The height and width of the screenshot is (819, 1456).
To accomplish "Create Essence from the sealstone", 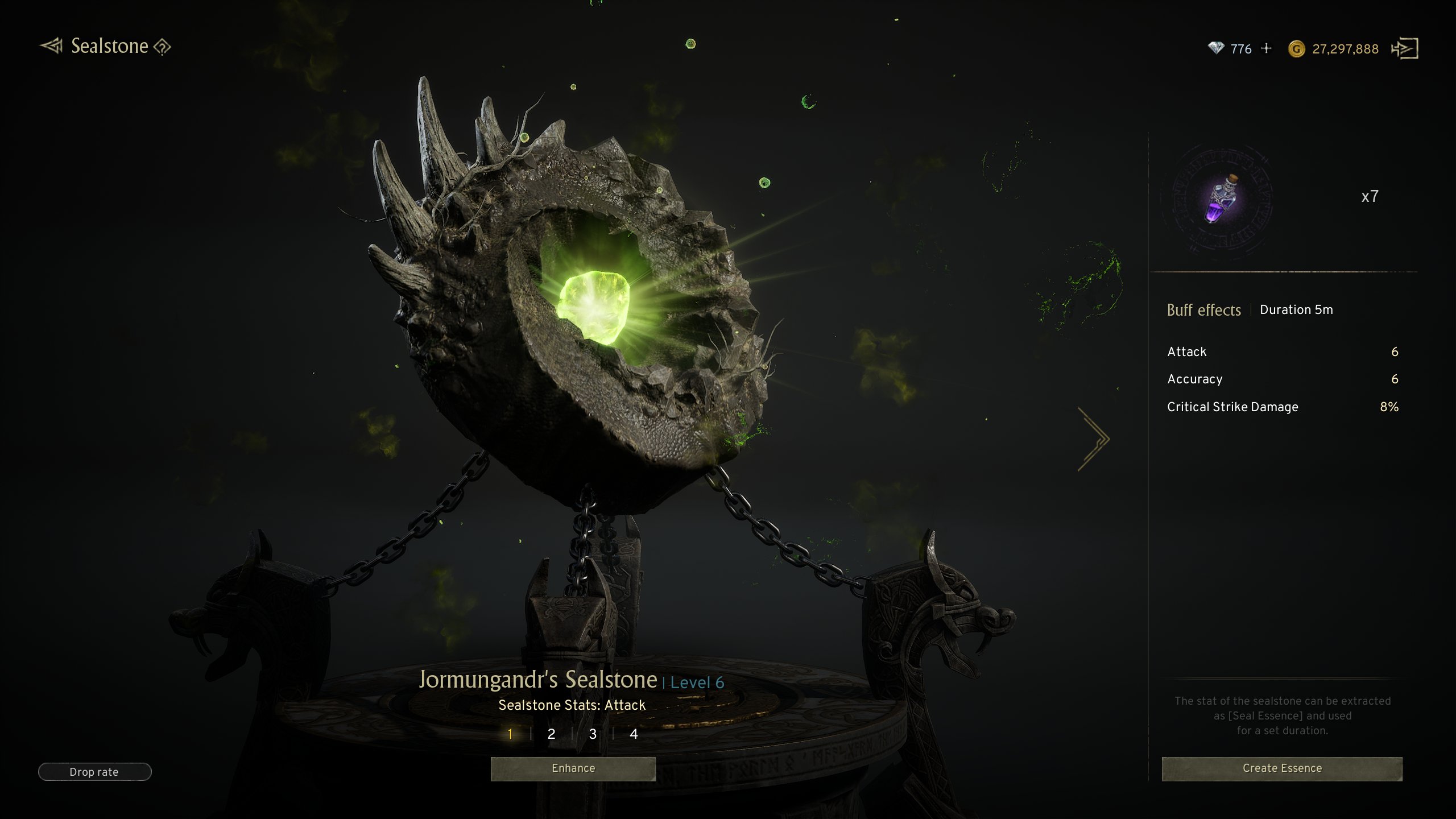I will coord(1282,768).
